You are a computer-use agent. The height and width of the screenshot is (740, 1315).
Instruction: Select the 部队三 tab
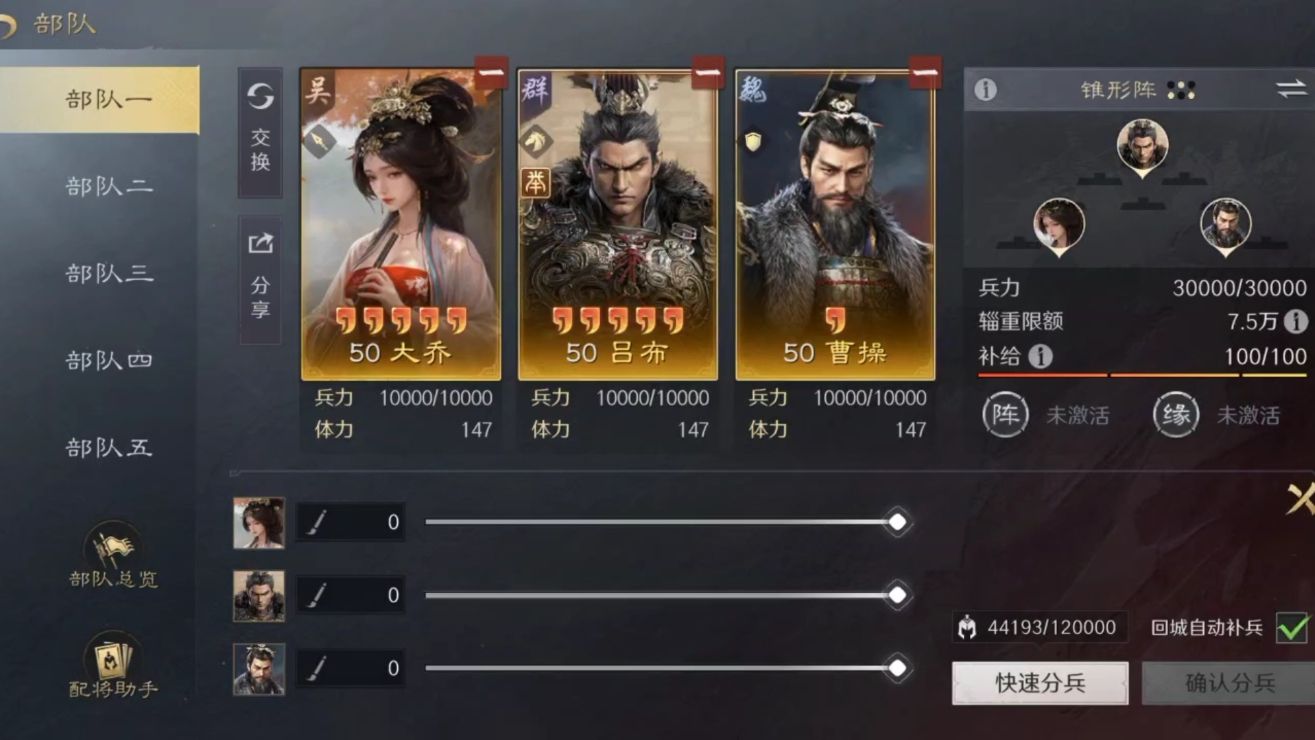(108, 273)
